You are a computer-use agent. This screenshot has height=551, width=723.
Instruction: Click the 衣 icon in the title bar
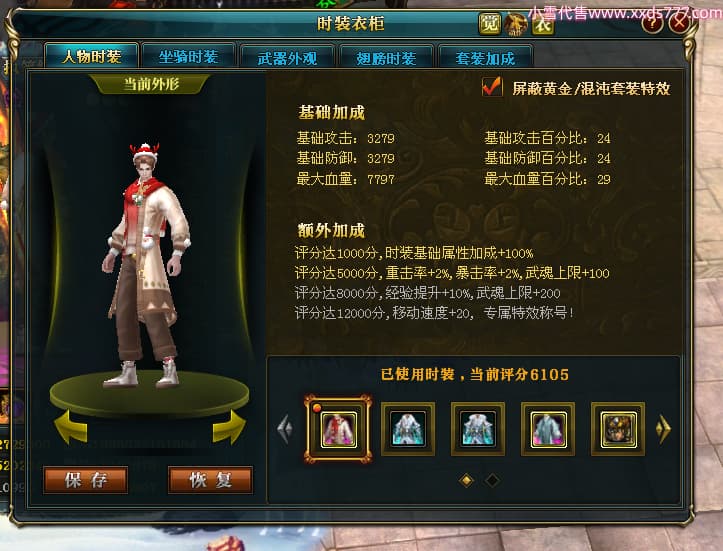pyautogui.click(x=542, y=23)
